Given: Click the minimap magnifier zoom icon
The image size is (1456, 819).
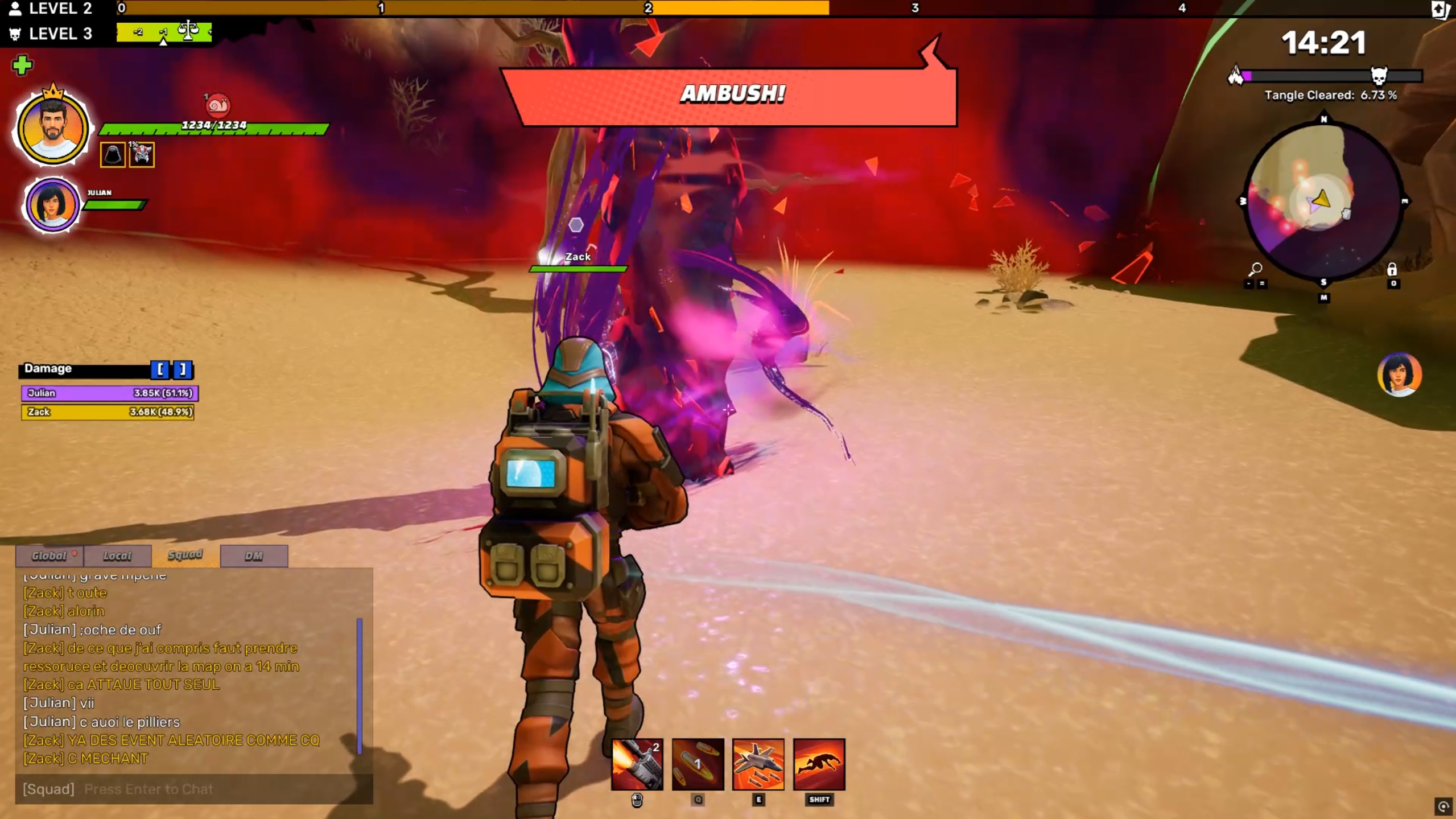Looking at the screenshot, I should click(x=1255, y=269).
